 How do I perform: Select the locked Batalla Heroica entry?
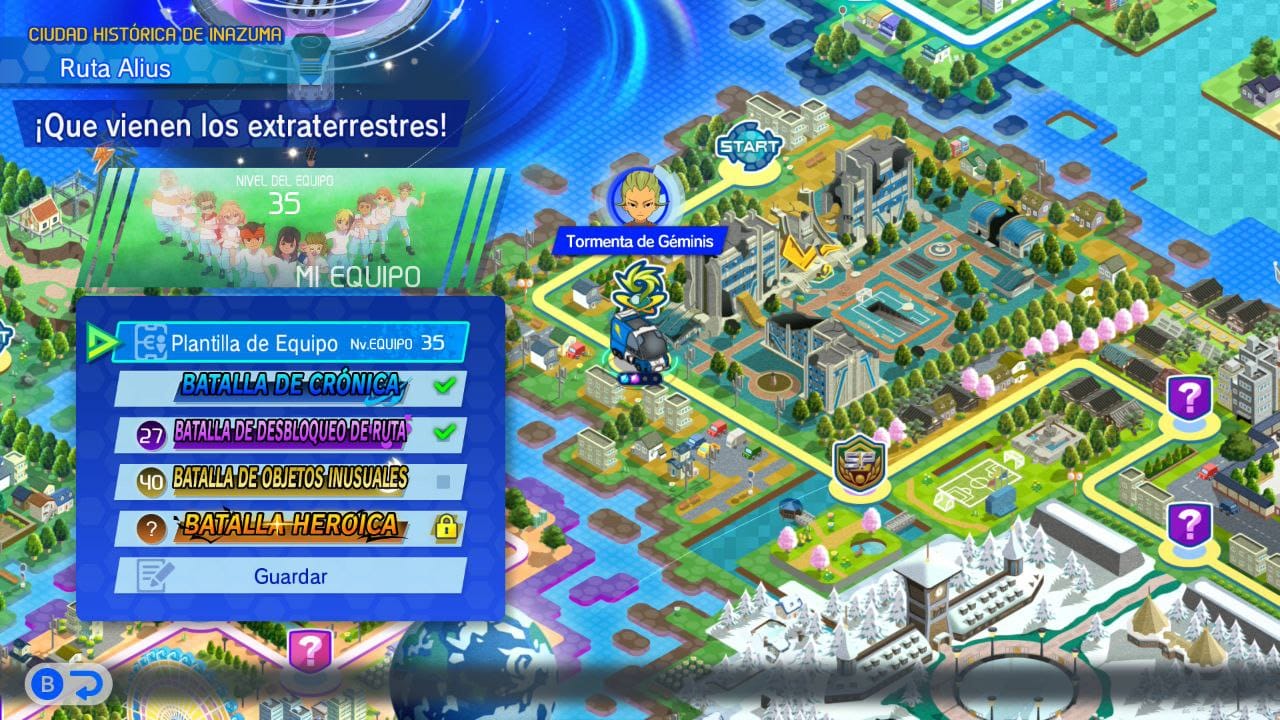(x=290, y=528)
